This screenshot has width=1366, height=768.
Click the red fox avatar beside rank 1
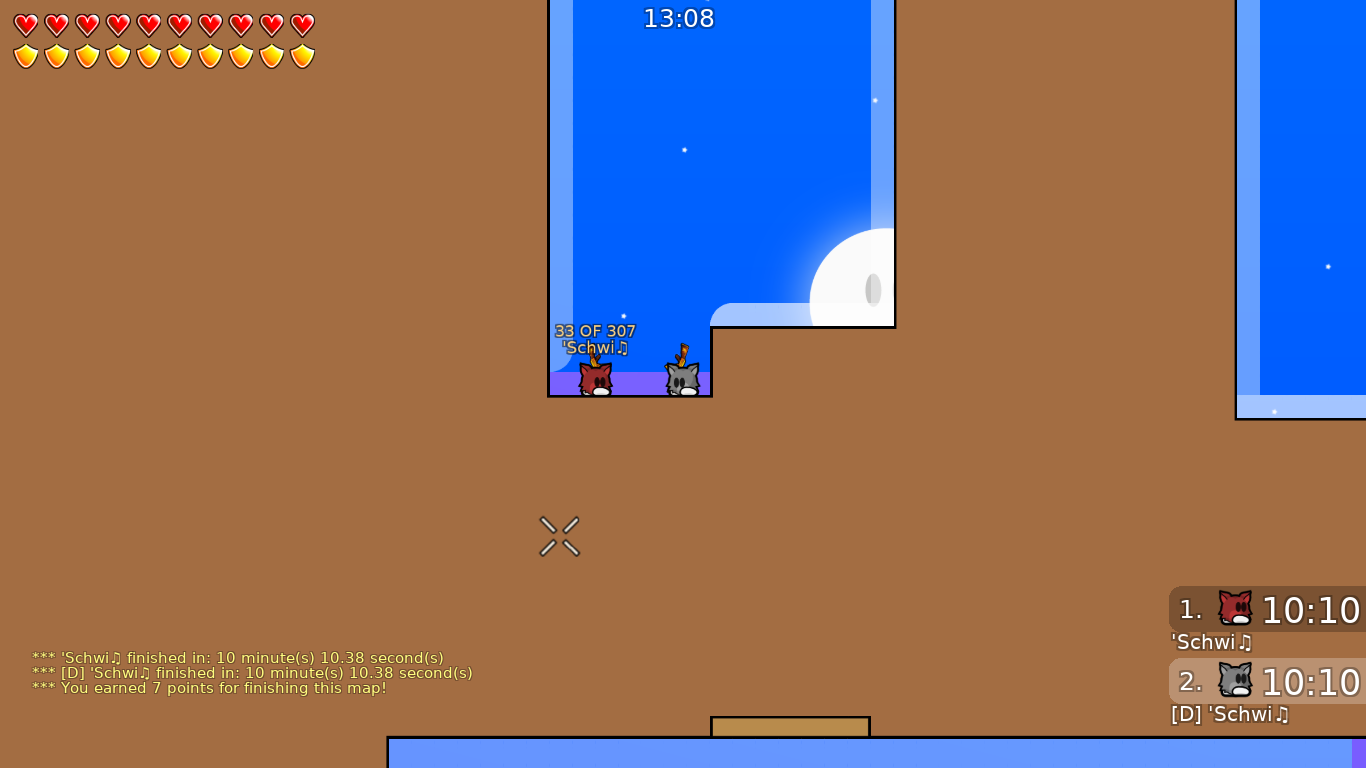click(1233, 607)
